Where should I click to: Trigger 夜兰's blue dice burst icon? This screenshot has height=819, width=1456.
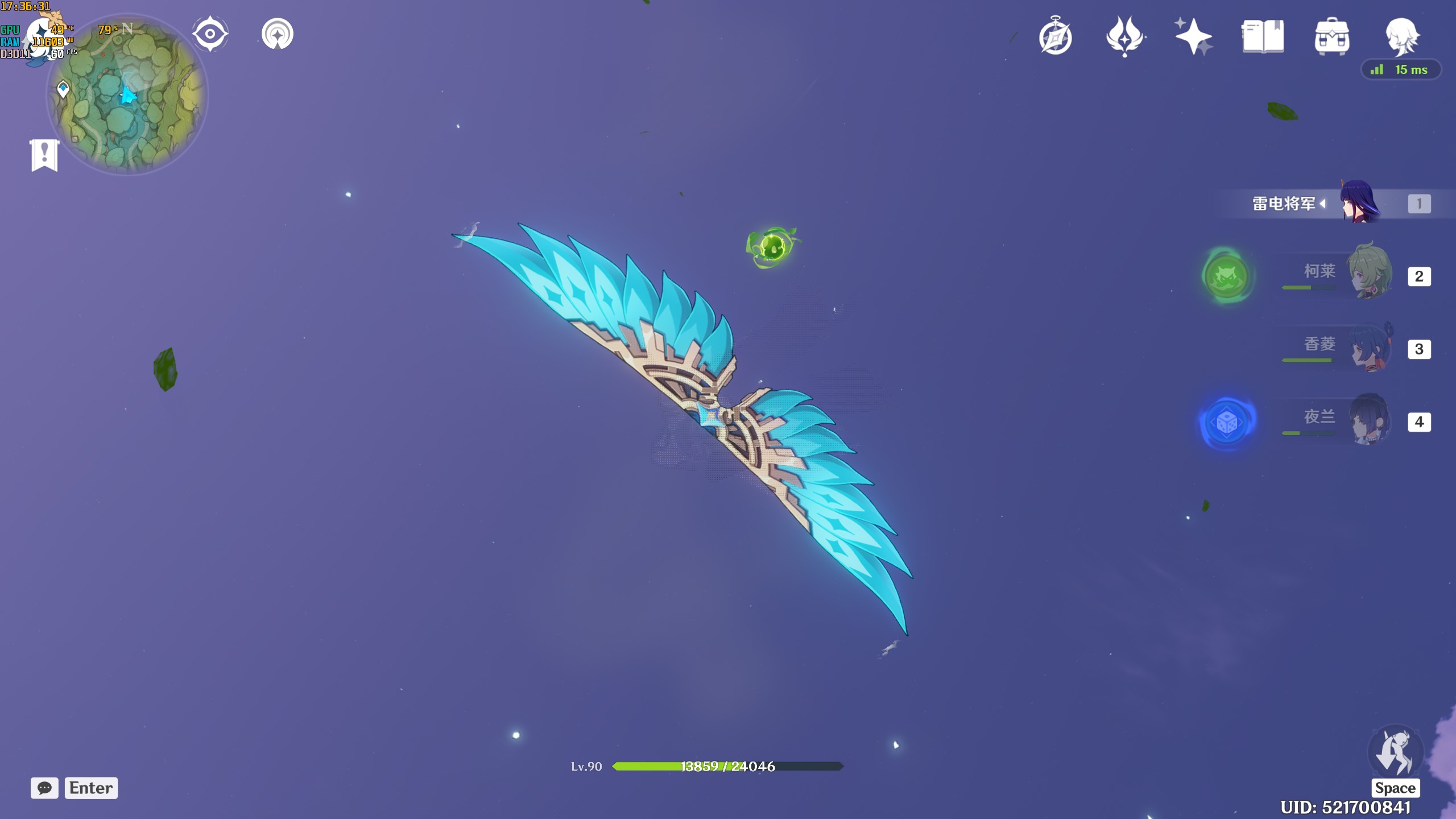(1227, 423)
